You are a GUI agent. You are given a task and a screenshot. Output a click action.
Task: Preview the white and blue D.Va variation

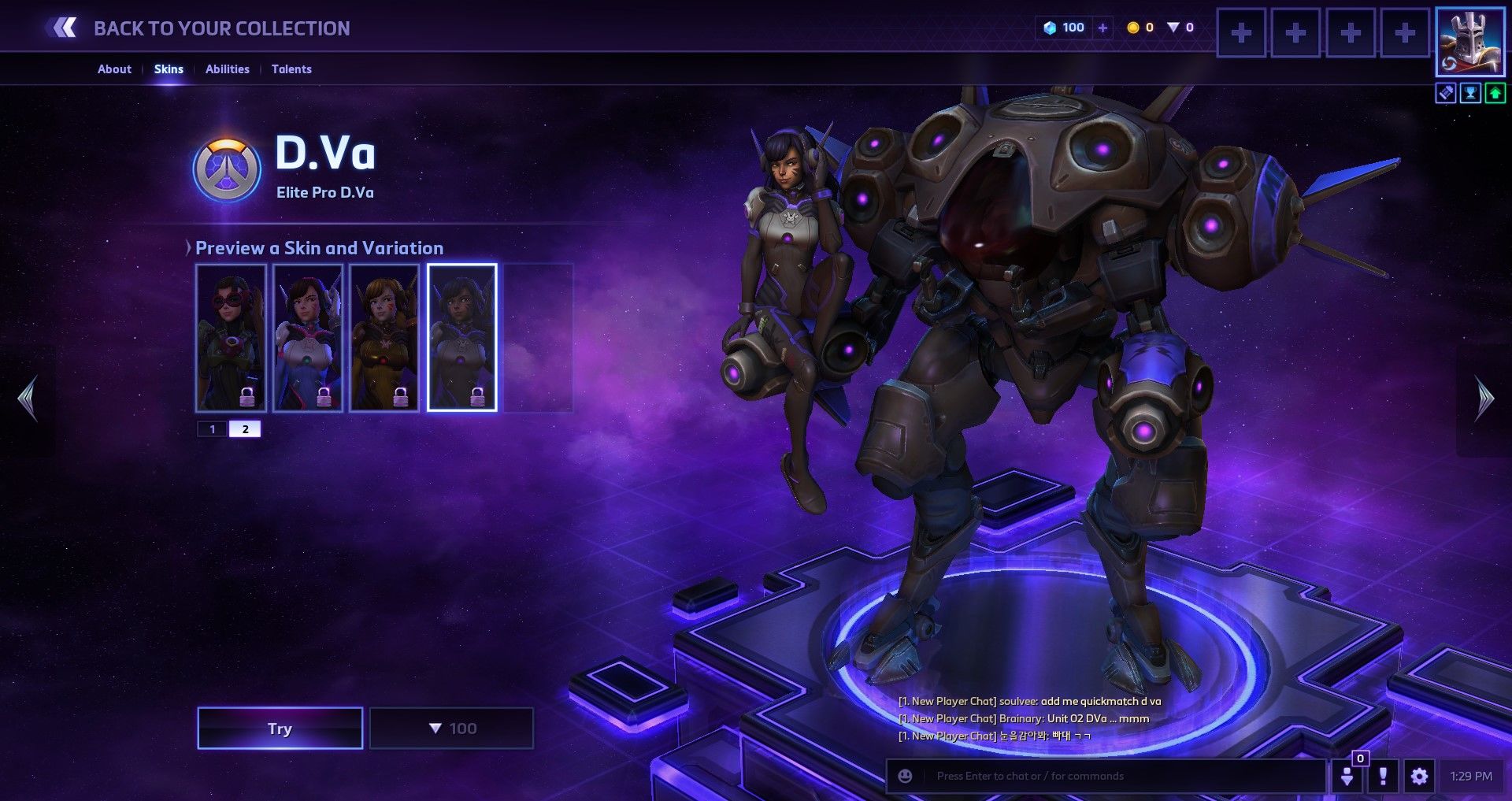308,337
